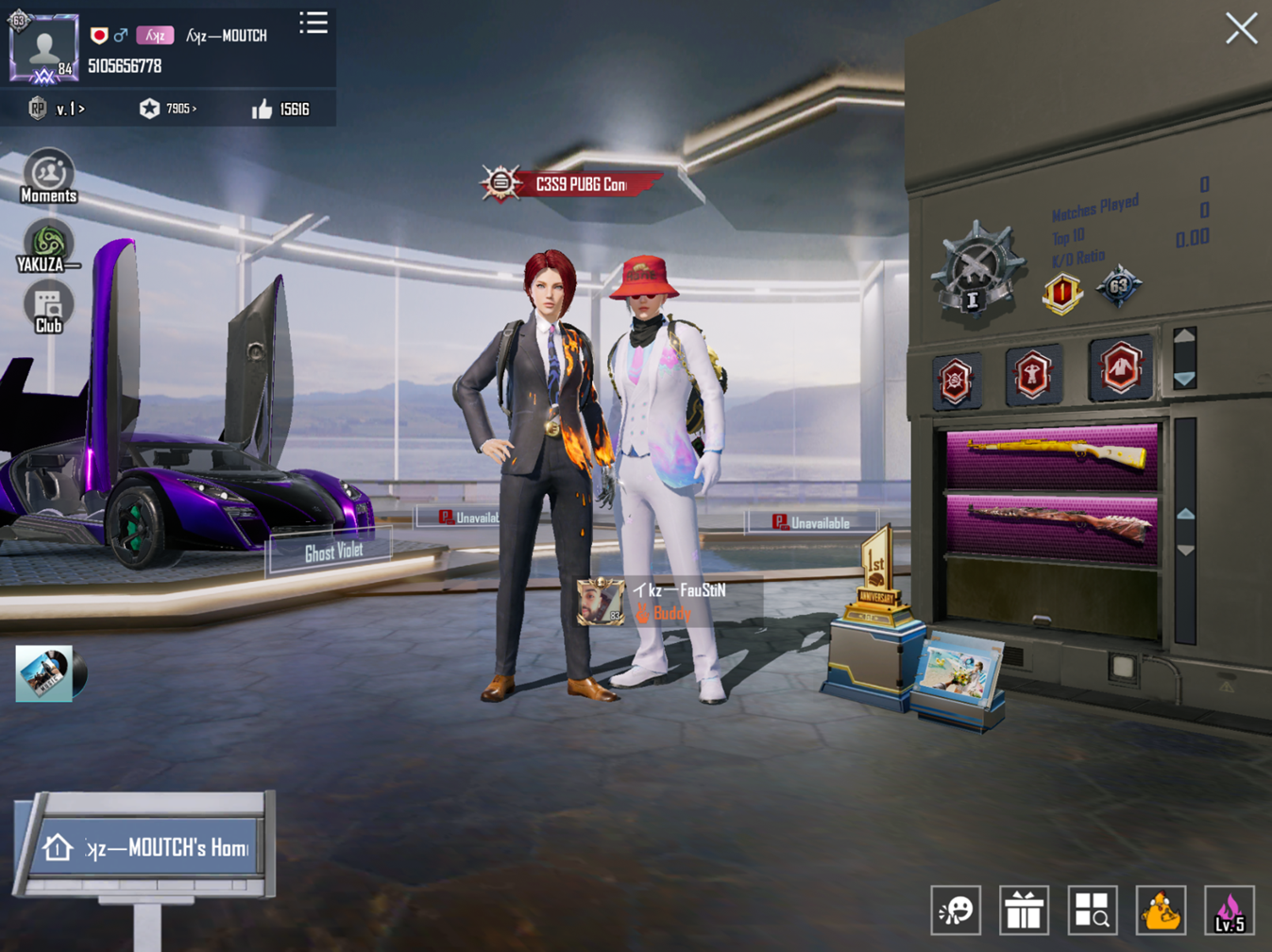Image resolution: width=1272 pixels, height=952 pixels.
Task: Select the yellow rifle skin display
Action: tap(1052, 454)
